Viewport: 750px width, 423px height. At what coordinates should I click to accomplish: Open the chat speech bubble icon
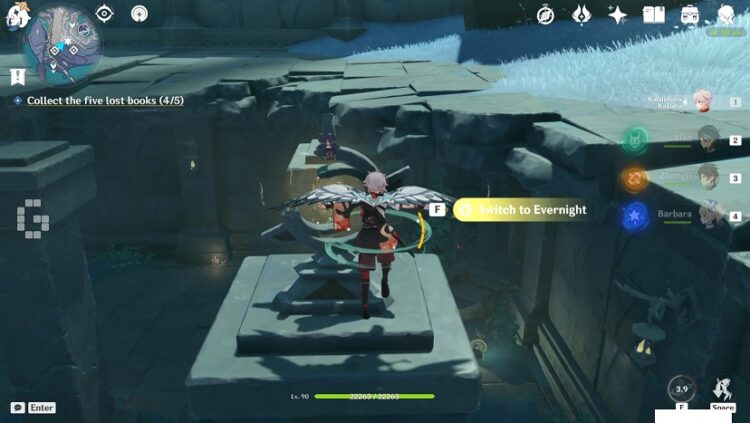(18, 408)
